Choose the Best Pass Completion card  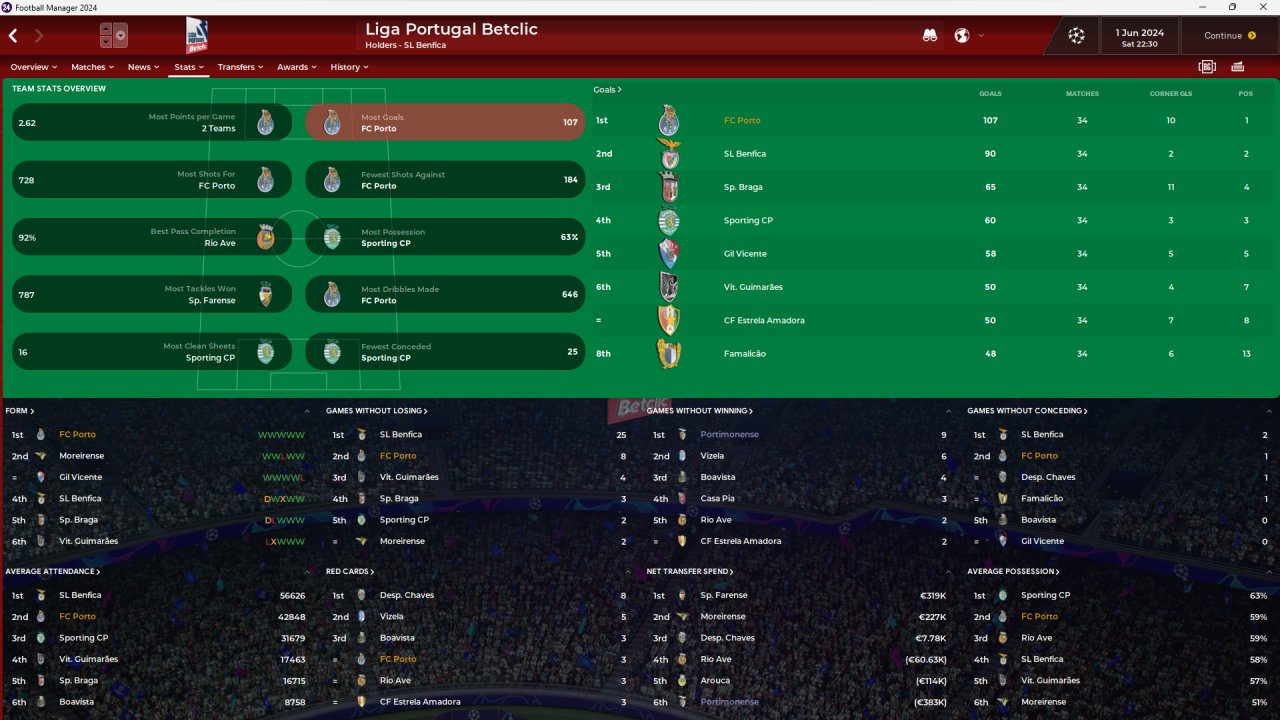(x=152, y=237)
